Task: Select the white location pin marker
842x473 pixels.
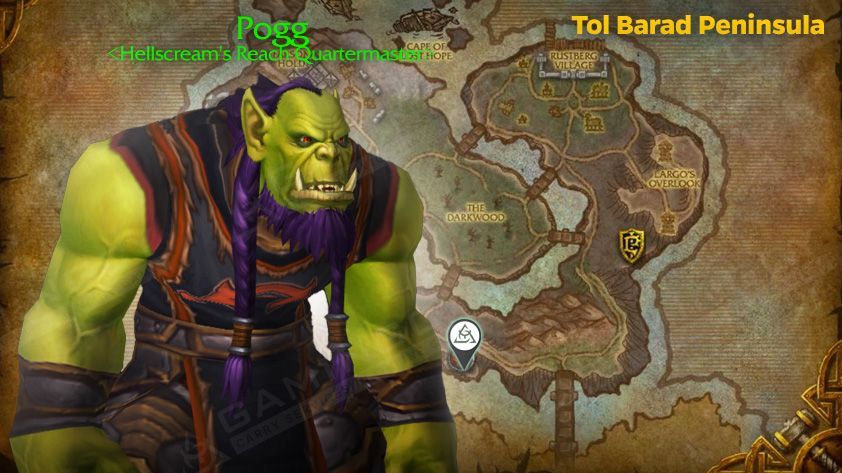Action: 462,337
